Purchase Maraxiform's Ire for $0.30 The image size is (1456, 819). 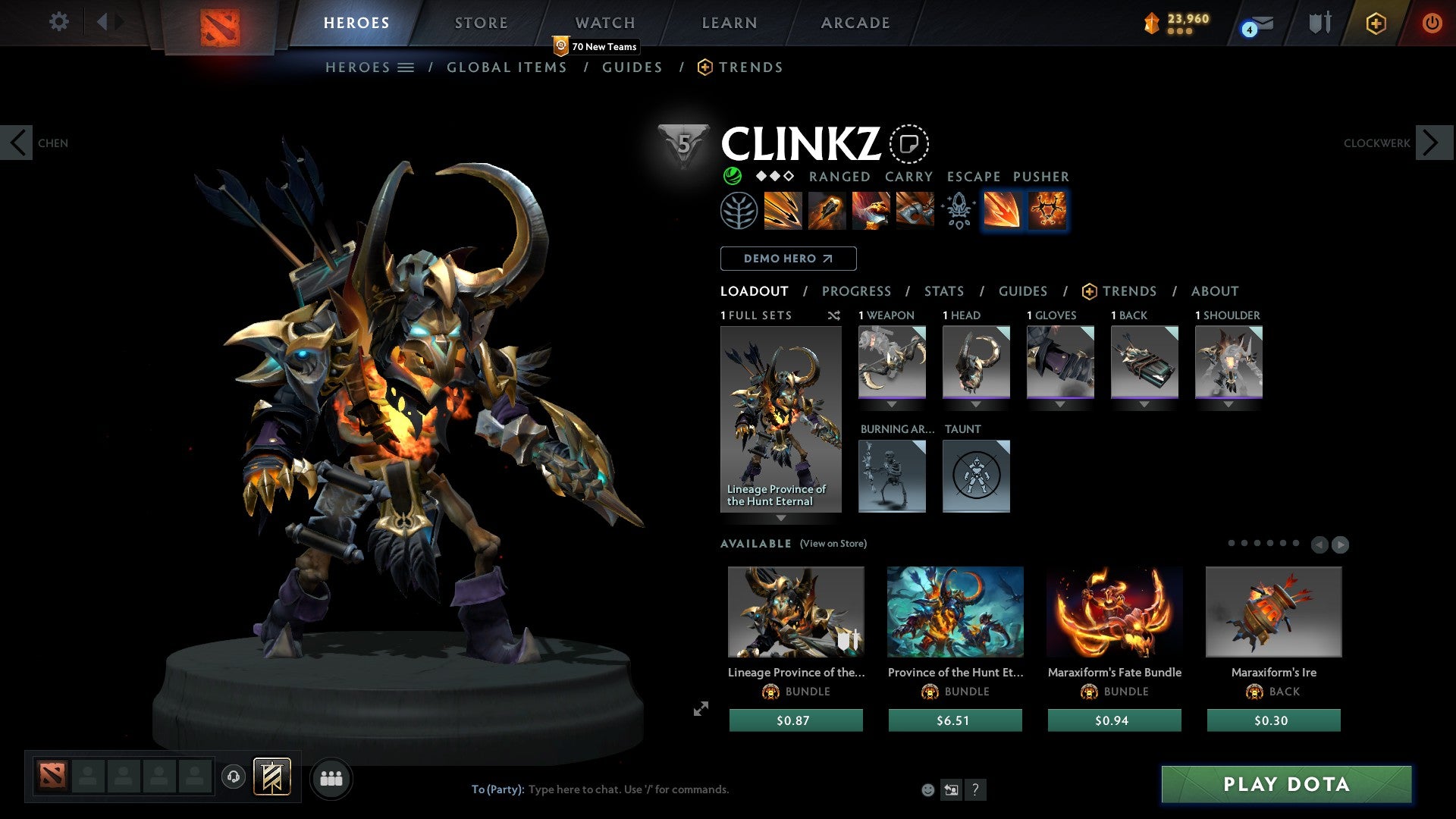(1273, 720)
